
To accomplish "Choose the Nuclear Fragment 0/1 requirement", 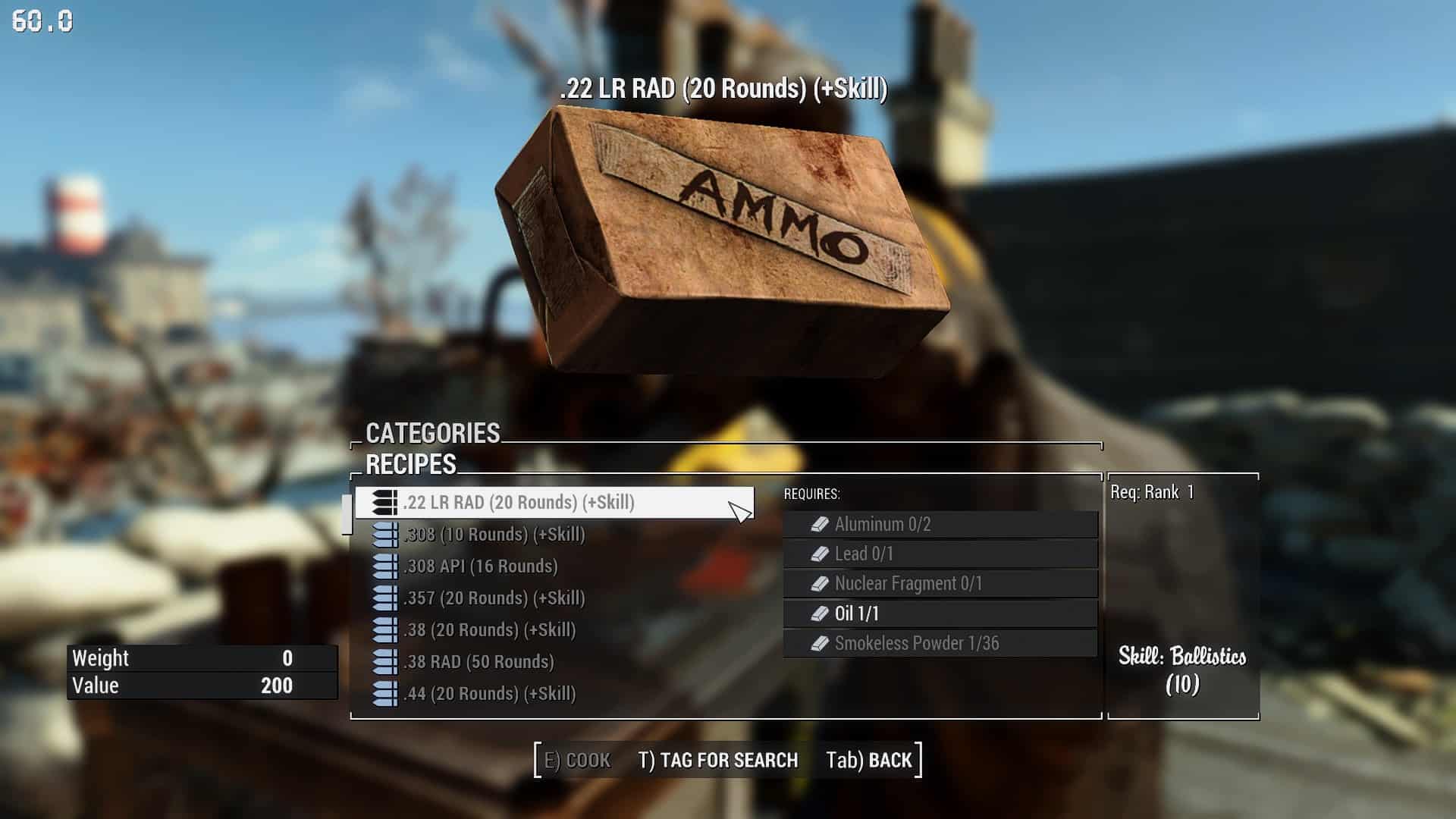I will pos(940,583).
